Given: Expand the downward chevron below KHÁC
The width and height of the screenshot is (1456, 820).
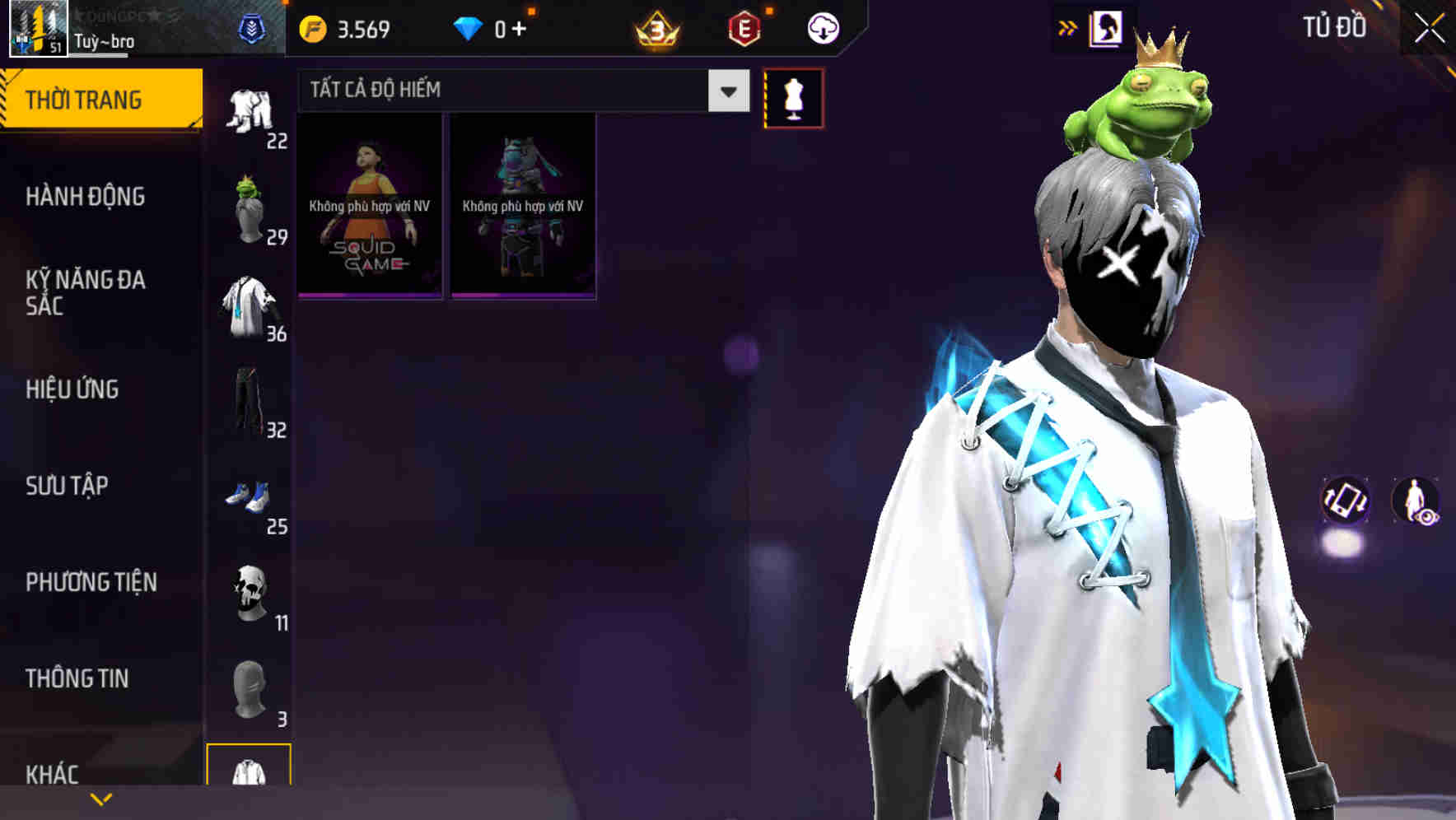Looking at the screenshot, I should [100, 798].
